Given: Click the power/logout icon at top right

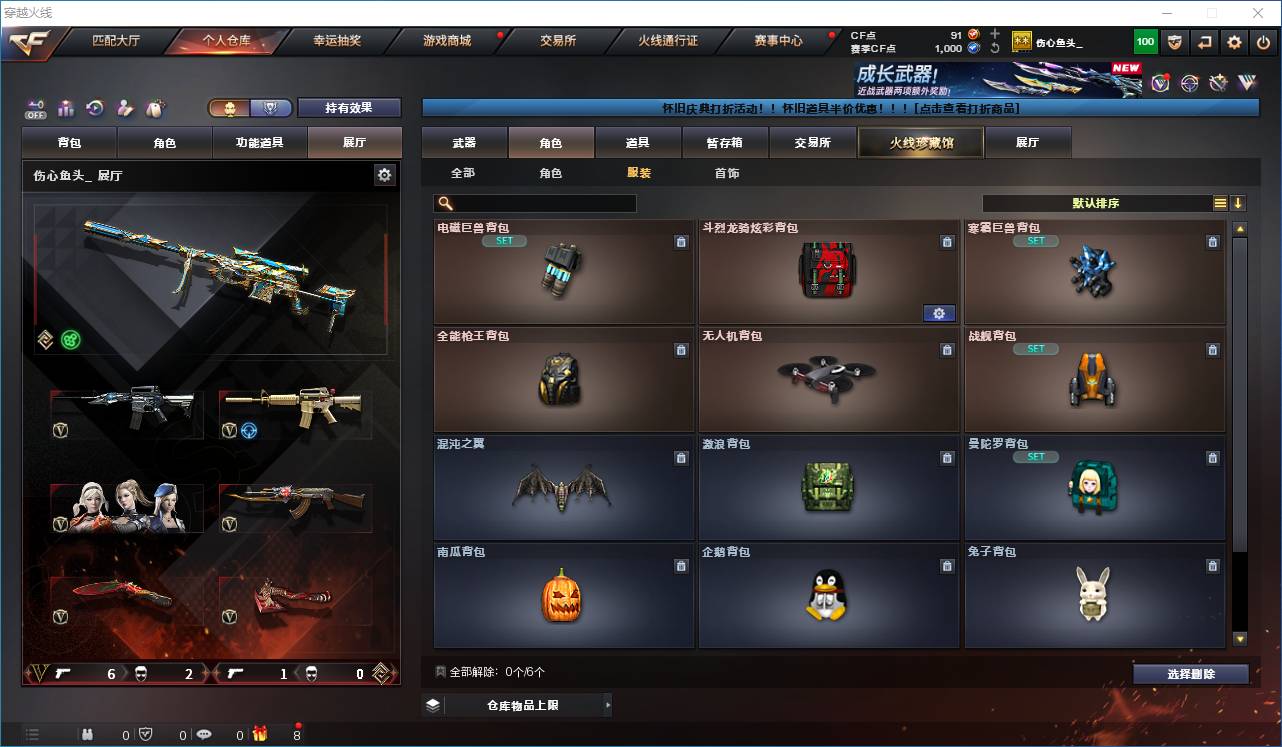Looking at the screenshot, I should coord(1263,41).
